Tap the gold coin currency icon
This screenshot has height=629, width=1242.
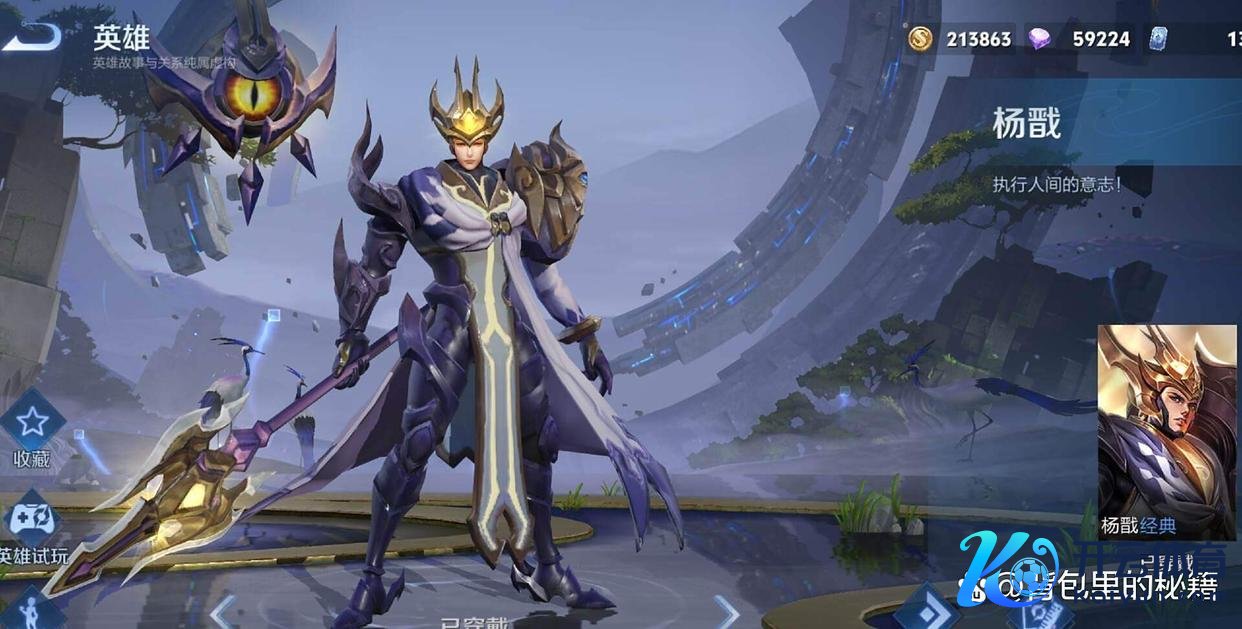920,39
